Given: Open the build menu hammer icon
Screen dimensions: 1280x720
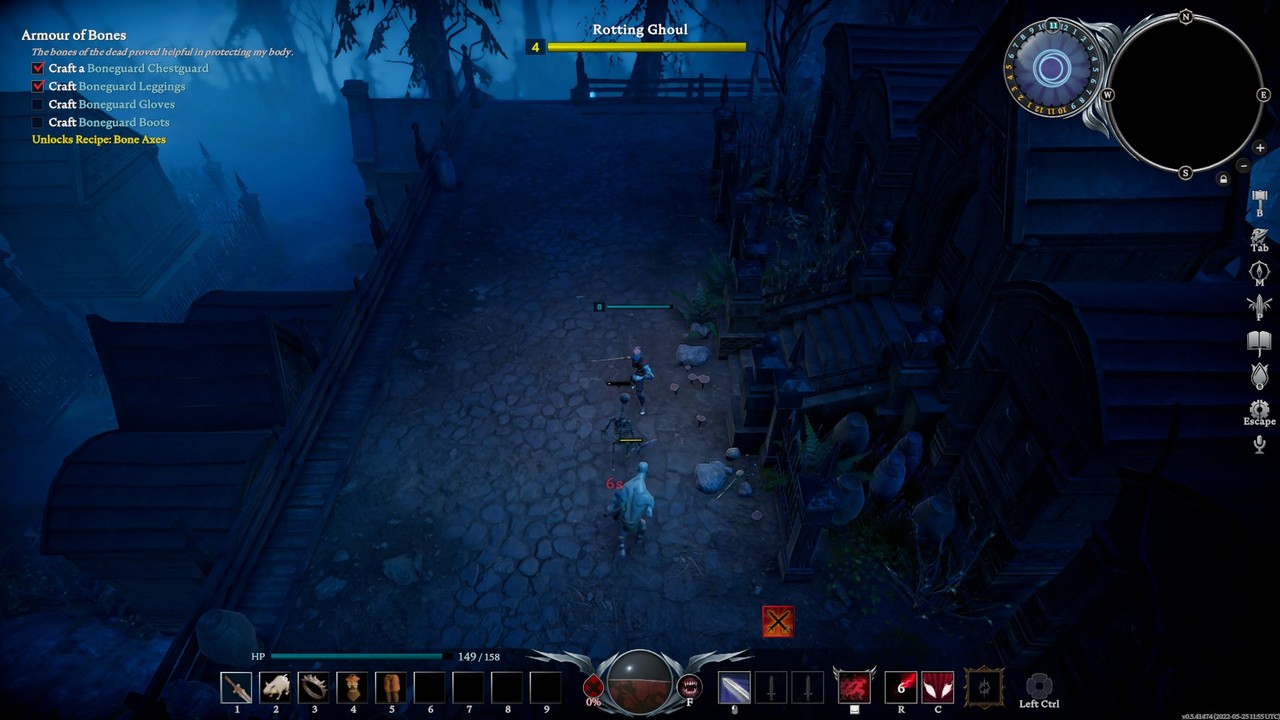Looking at the screenshot, I should coord(1259,199).
